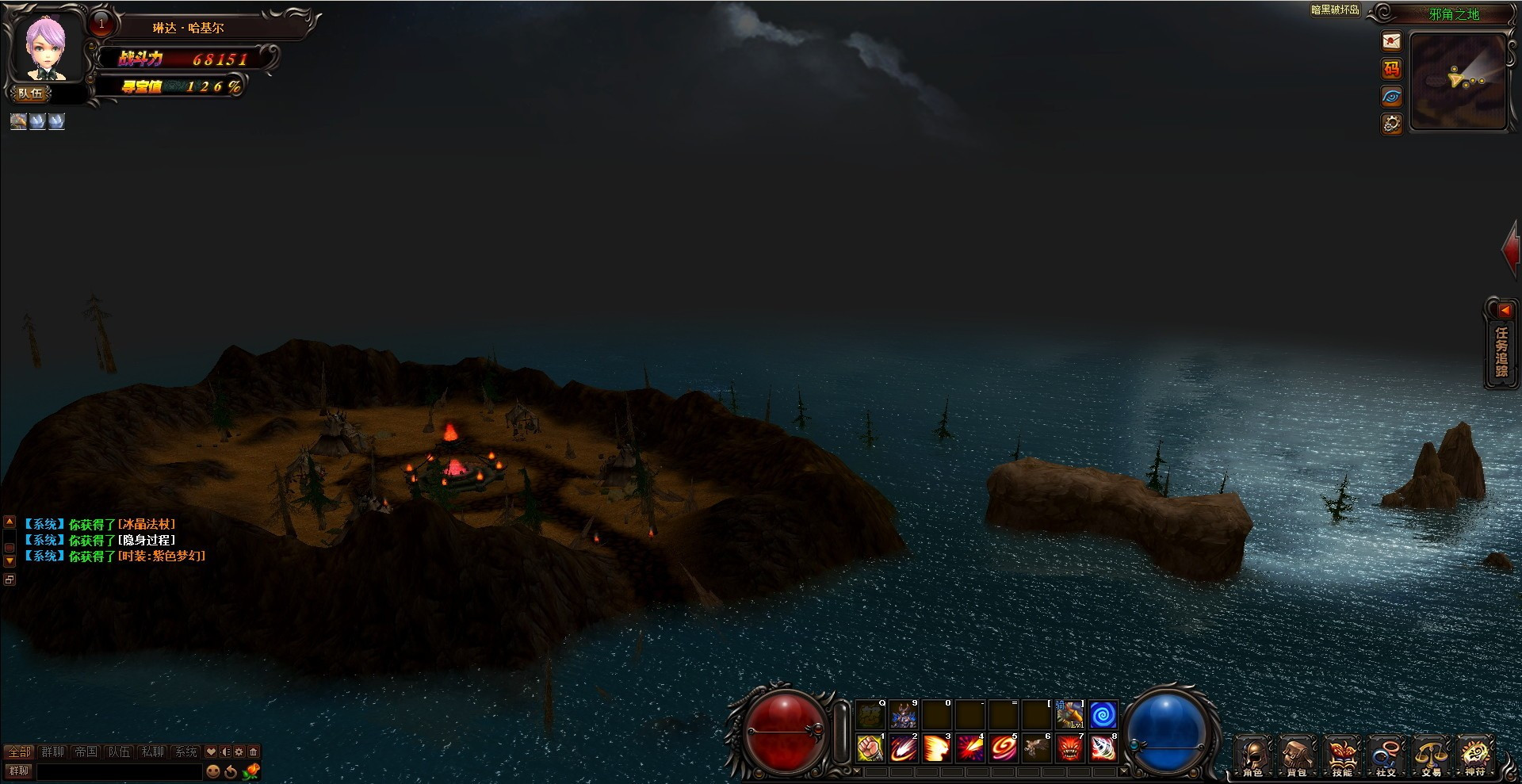Click the blue eye icon under minimap
1522x784 pixels.
[x=1391, y=96]
